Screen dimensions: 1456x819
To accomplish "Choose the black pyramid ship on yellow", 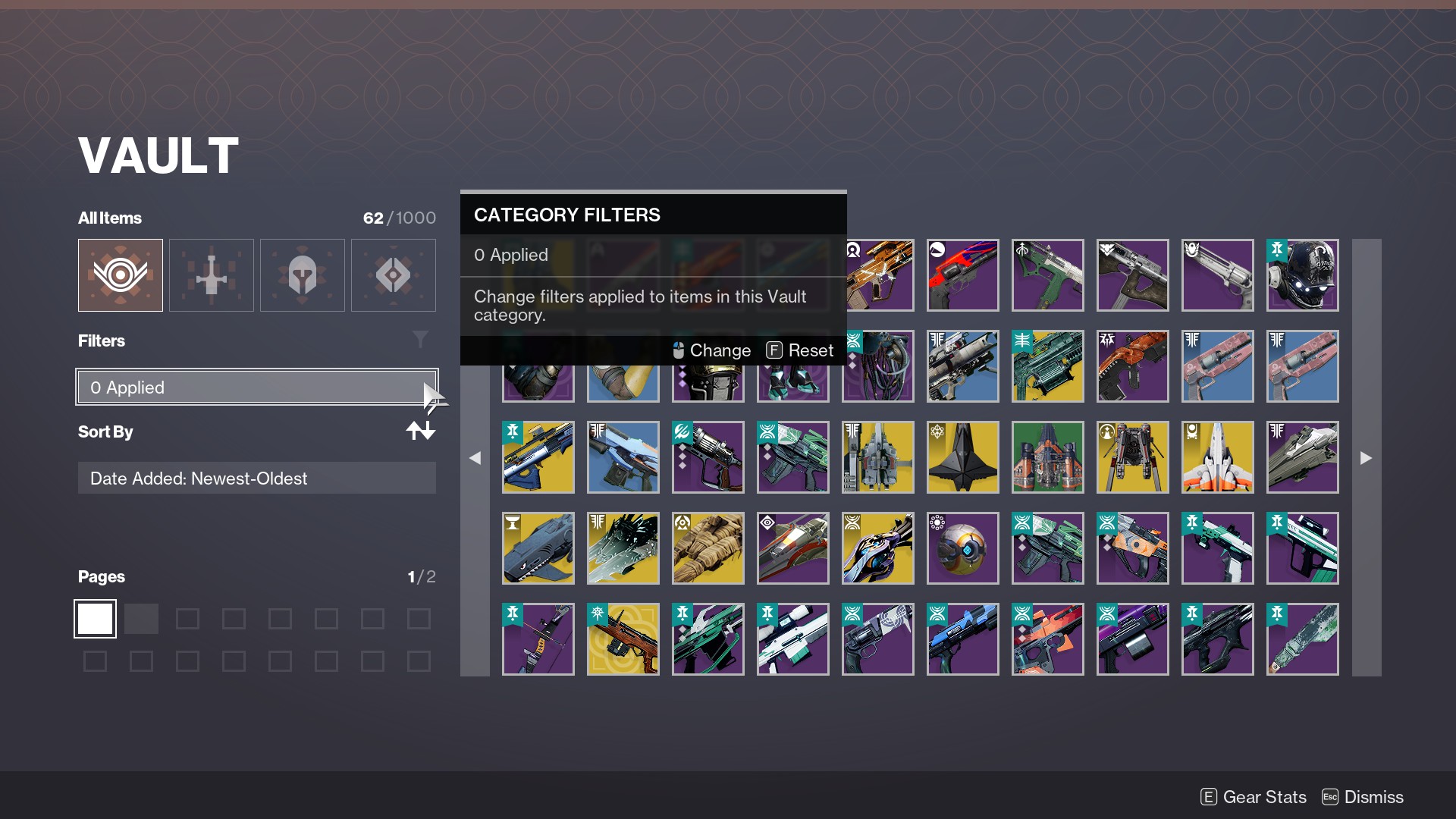I will click(x=962, y=457).
